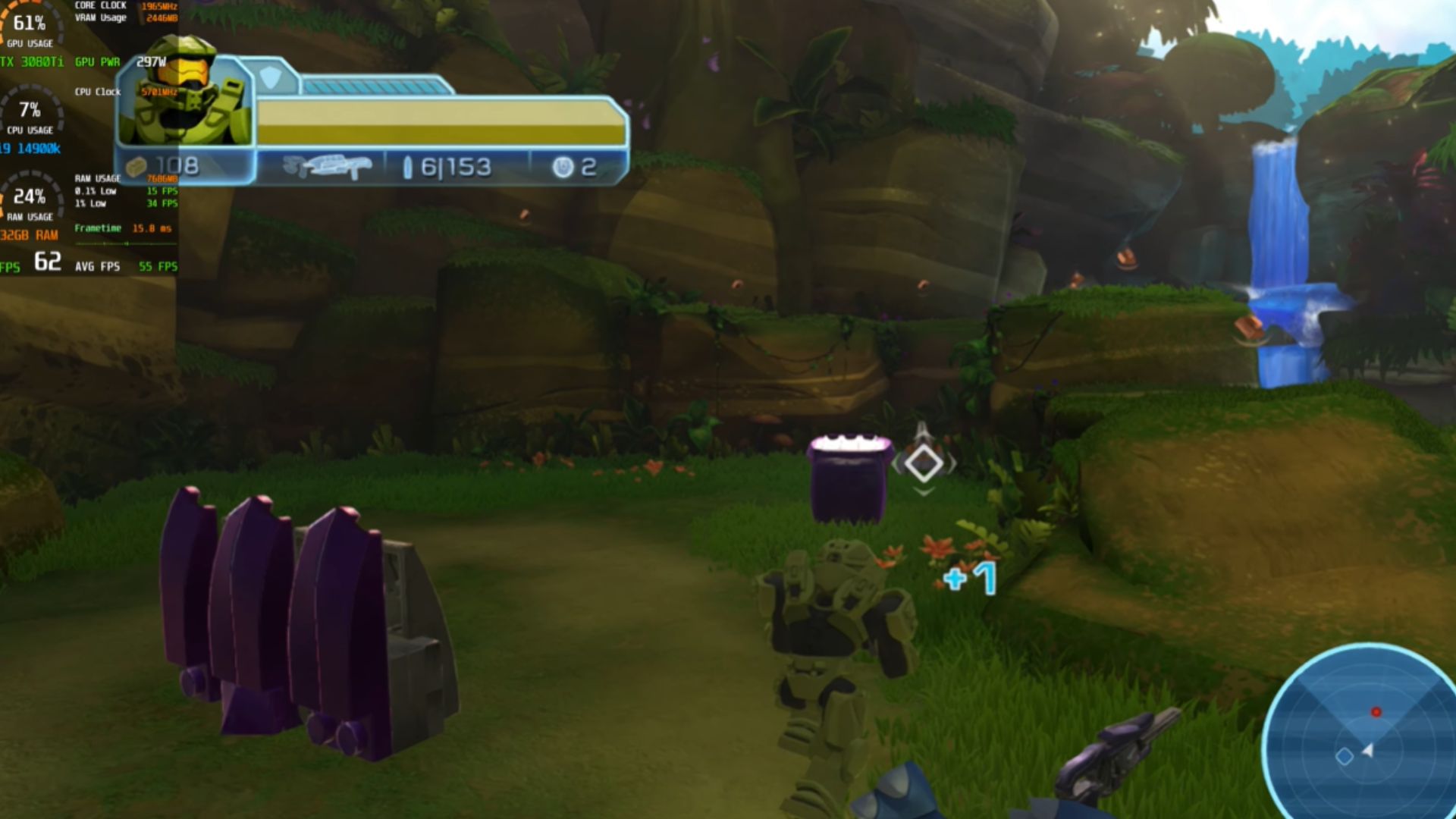This screenshot has height=819, width=1456.
Task: Select the equipped weapon icon
Action: click(327, 167)
